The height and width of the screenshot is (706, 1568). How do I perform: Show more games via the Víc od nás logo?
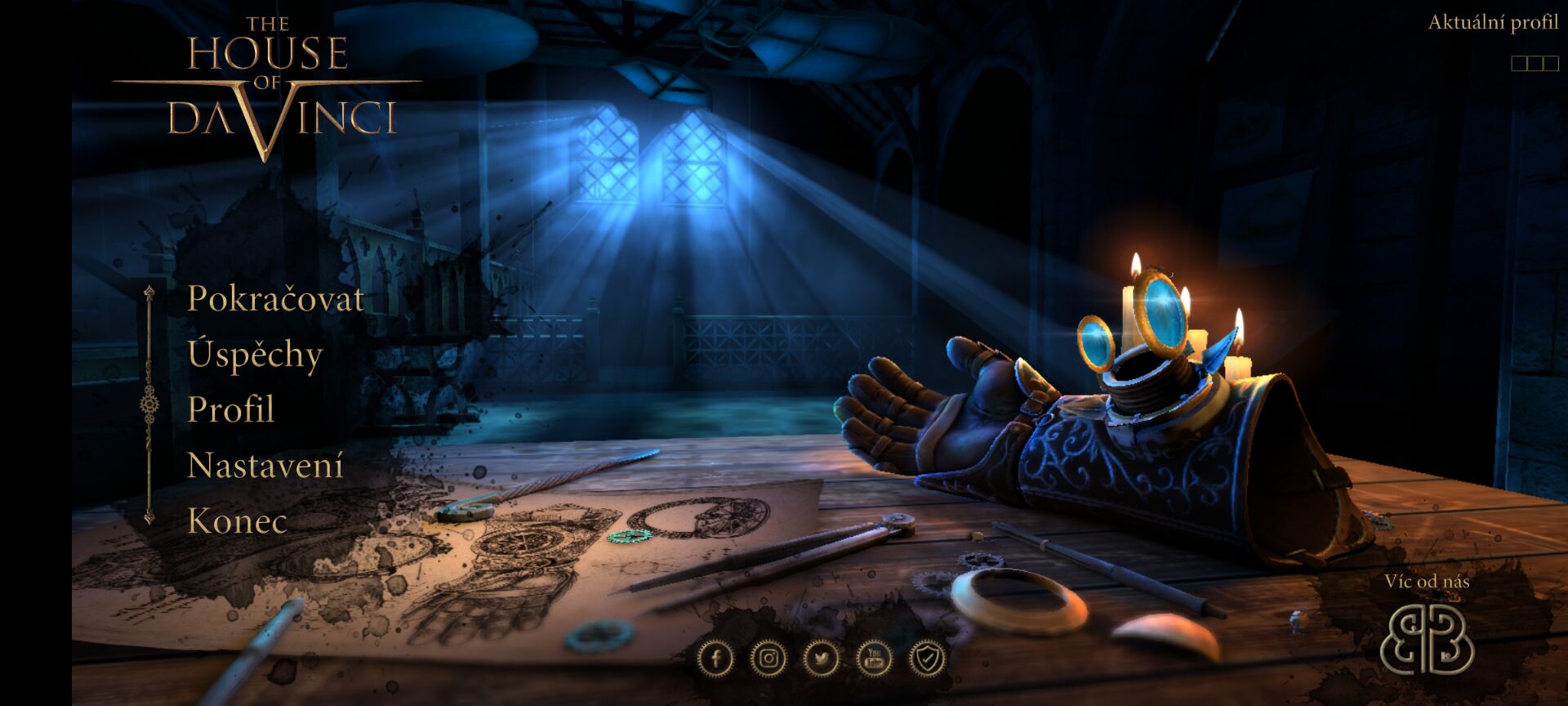click(x=1426, y=639)
